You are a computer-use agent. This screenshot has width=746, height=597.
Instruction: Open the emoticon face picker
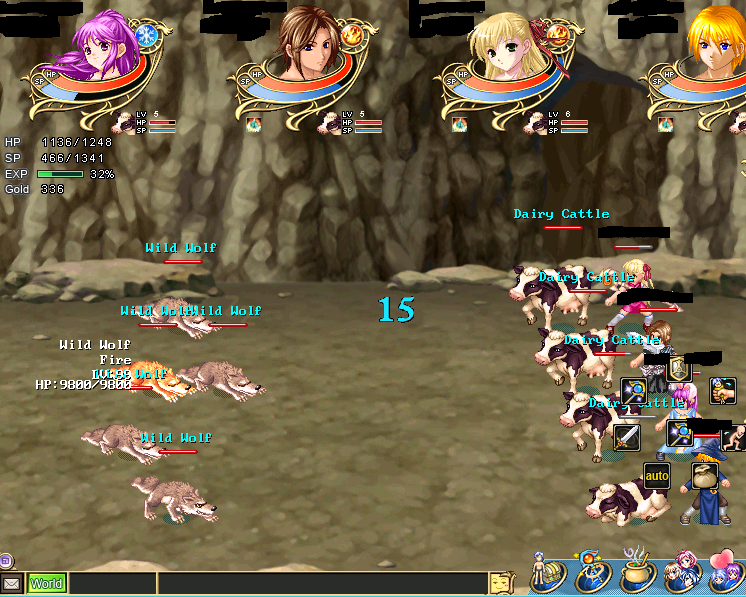[x=501, y=583]
